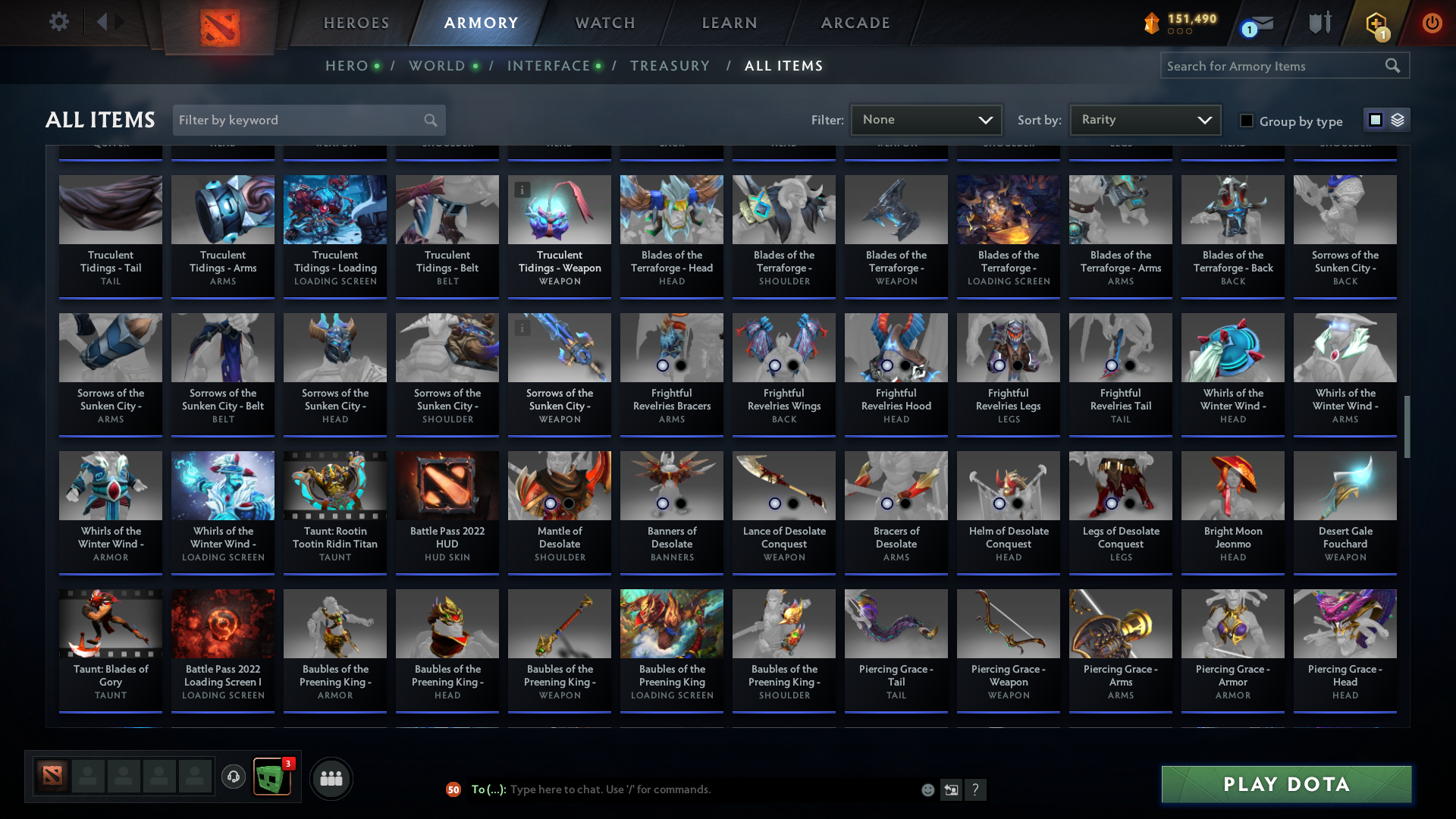Select the grid view toggle
Screen dimensions: 1456x819
point(1375,120)
